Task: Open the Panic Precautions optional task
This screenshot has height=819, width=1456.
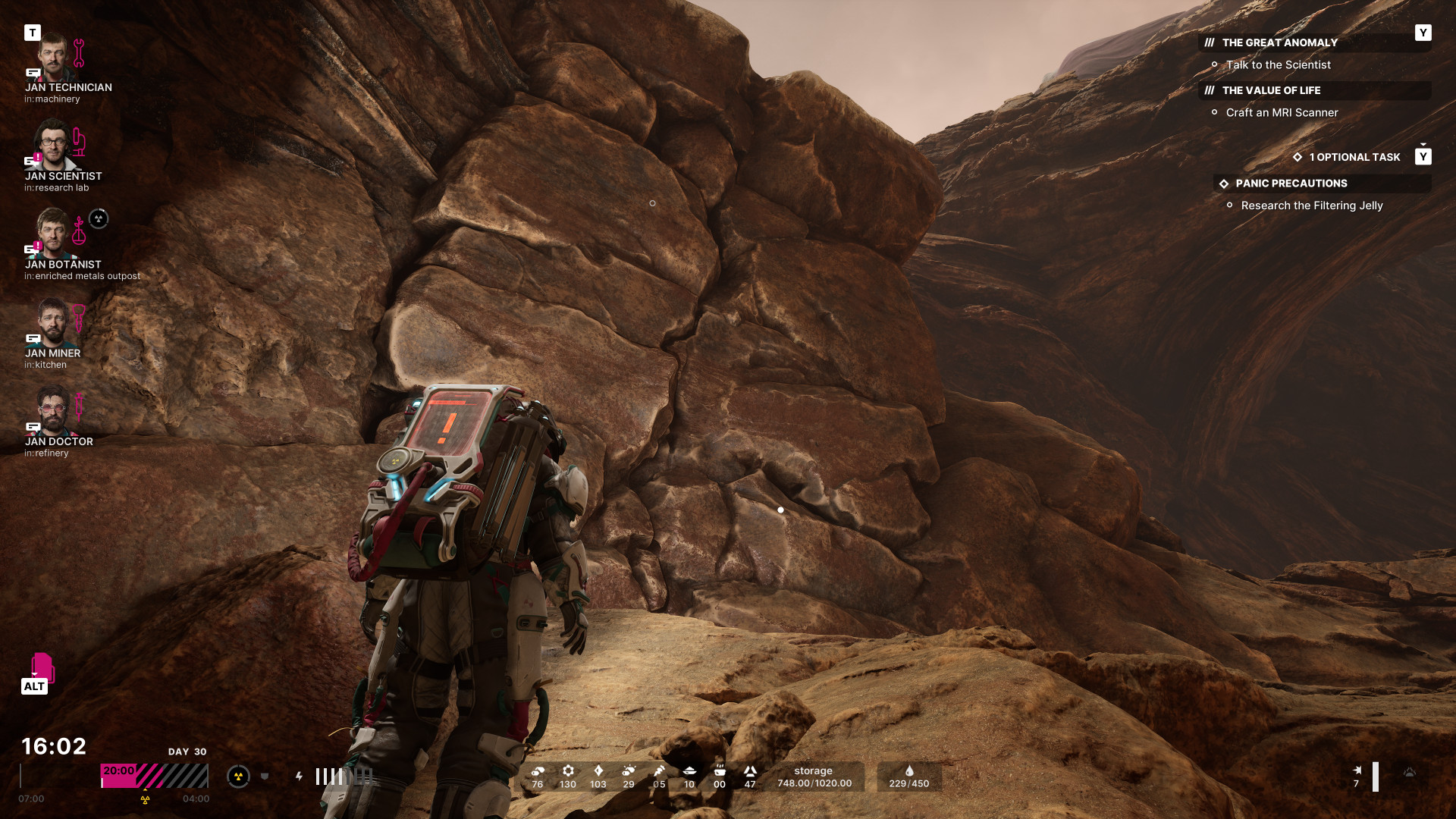Action: point(1291,184)
